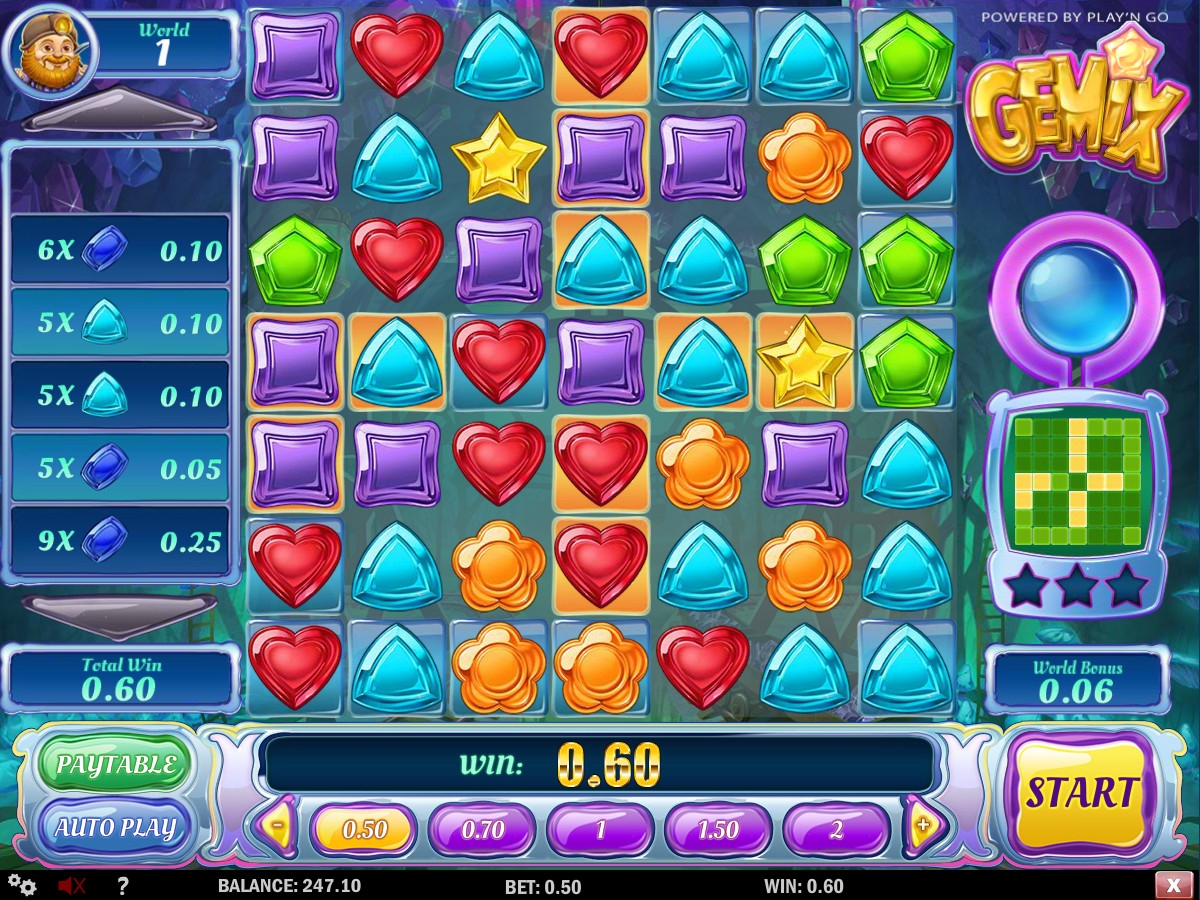Select the 0.50 bet amount
1200x900 pixels.
[364, 829]
